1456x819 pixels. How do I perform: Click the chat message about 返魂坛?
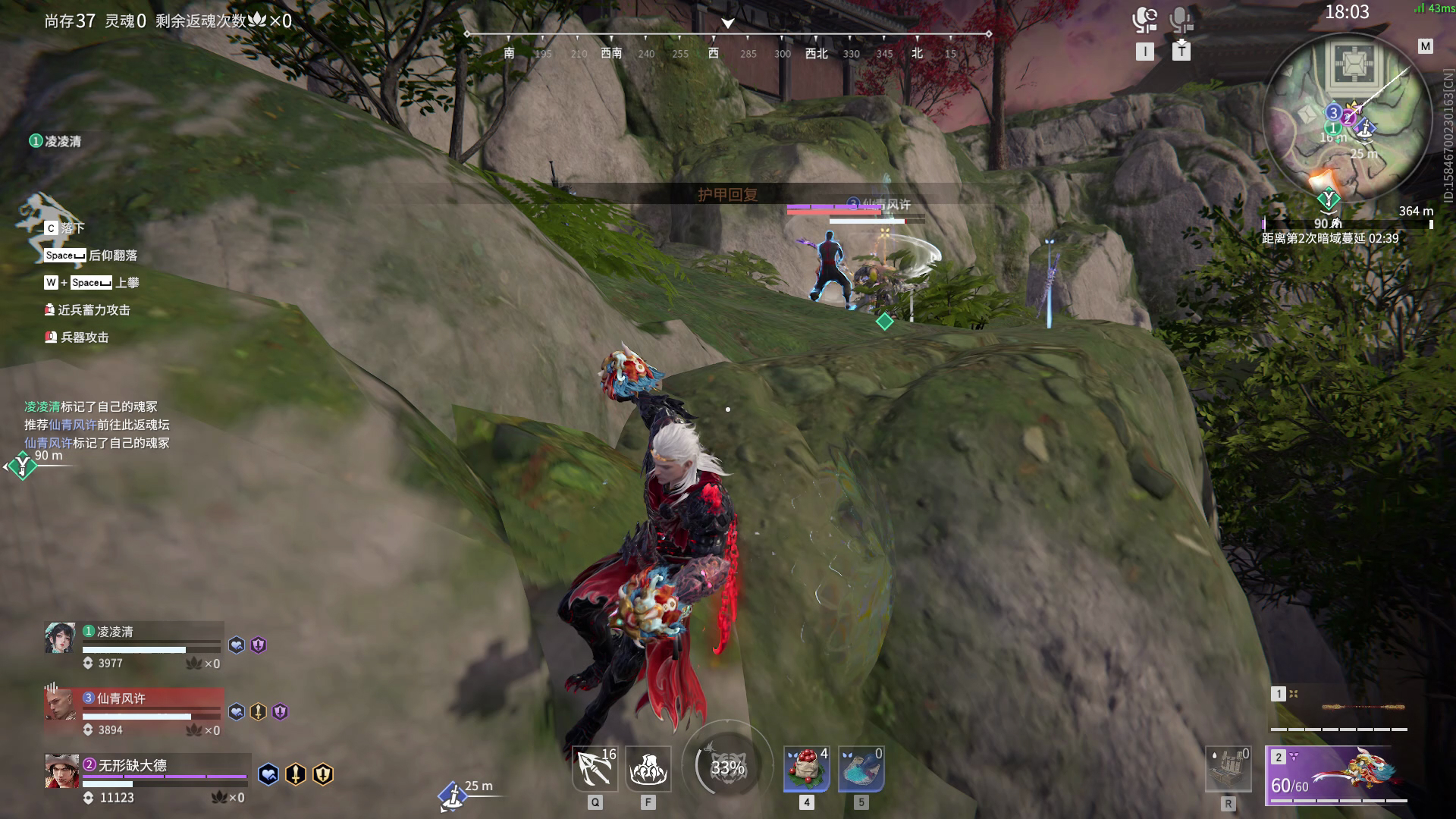(97, 425)
